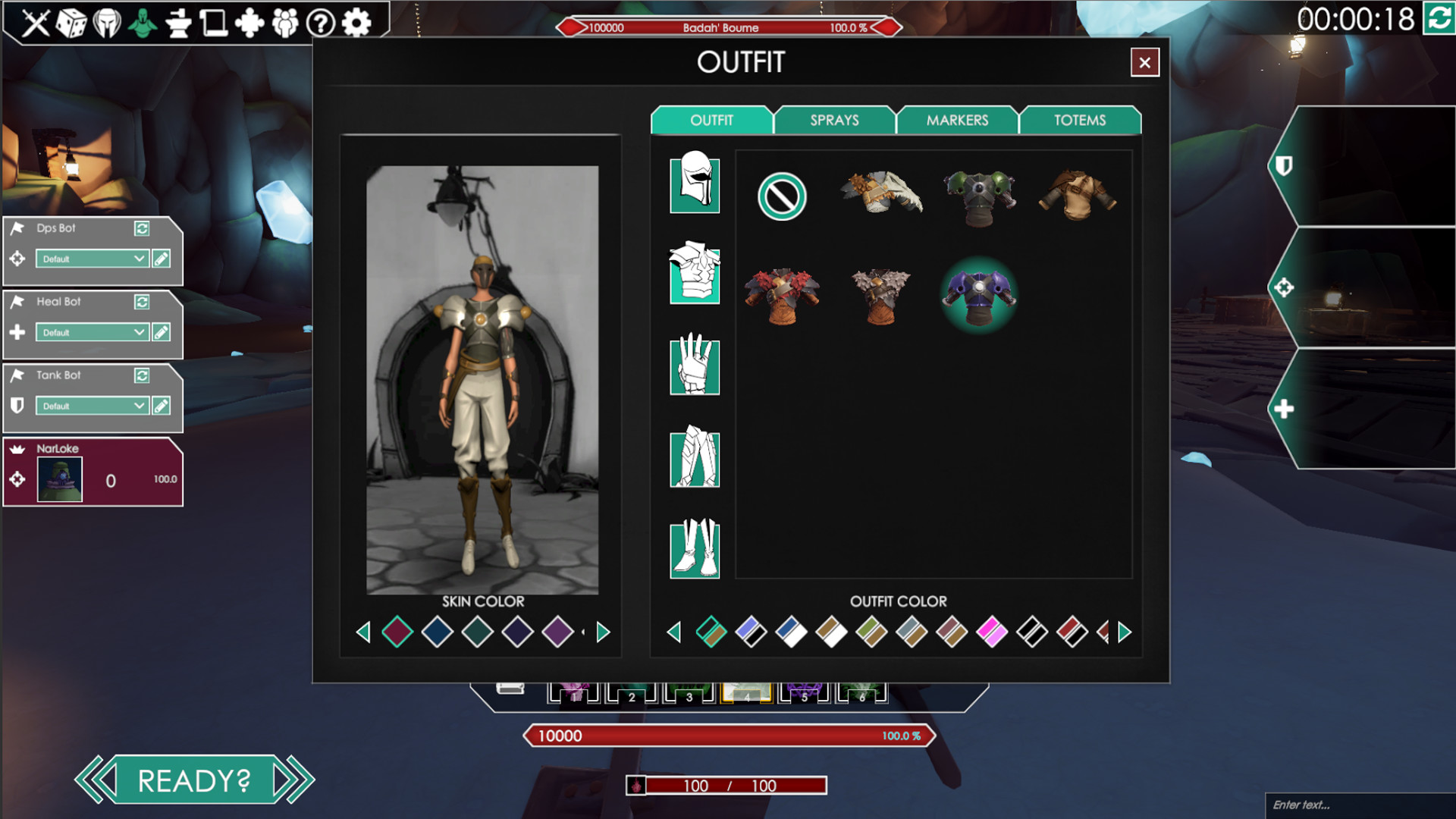
Task: Click the right arrow for Outfit Color
Action: click(1123, 631)
